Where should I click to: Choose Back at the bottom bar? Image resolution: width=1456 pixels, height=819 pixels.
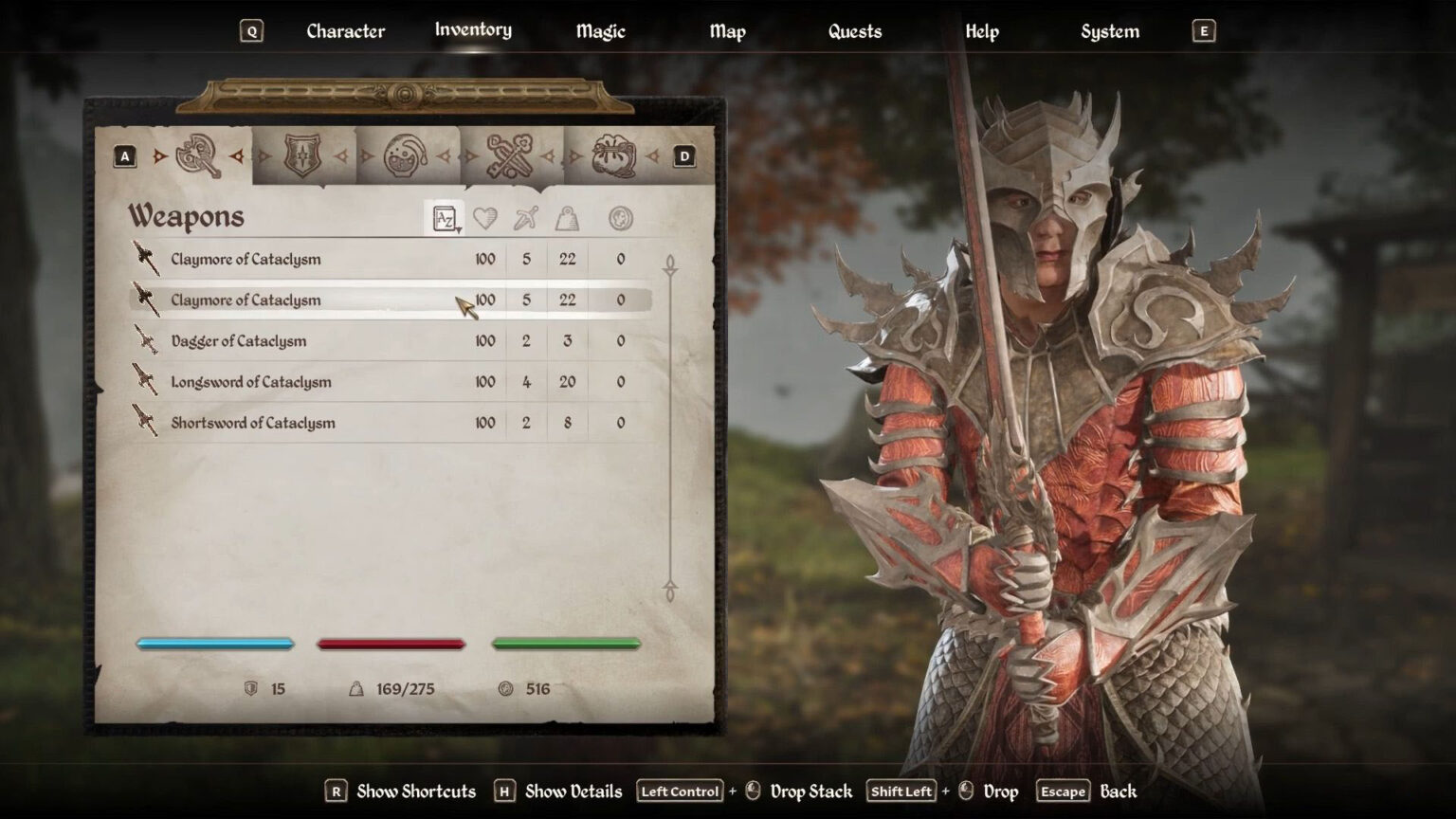click(x=1119, y=791)
